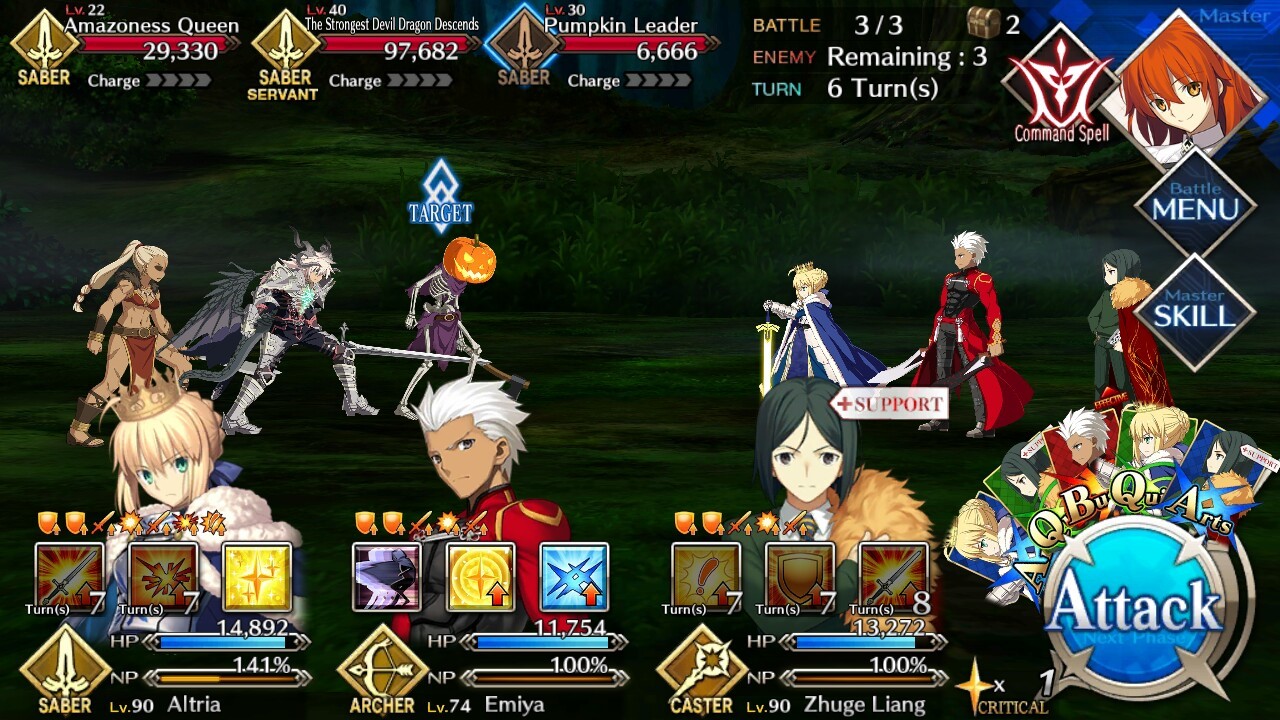Activate Emiya's purple silhouette skill
The height and width of the screenshot is (720, 1280).
tap(386, 577)
